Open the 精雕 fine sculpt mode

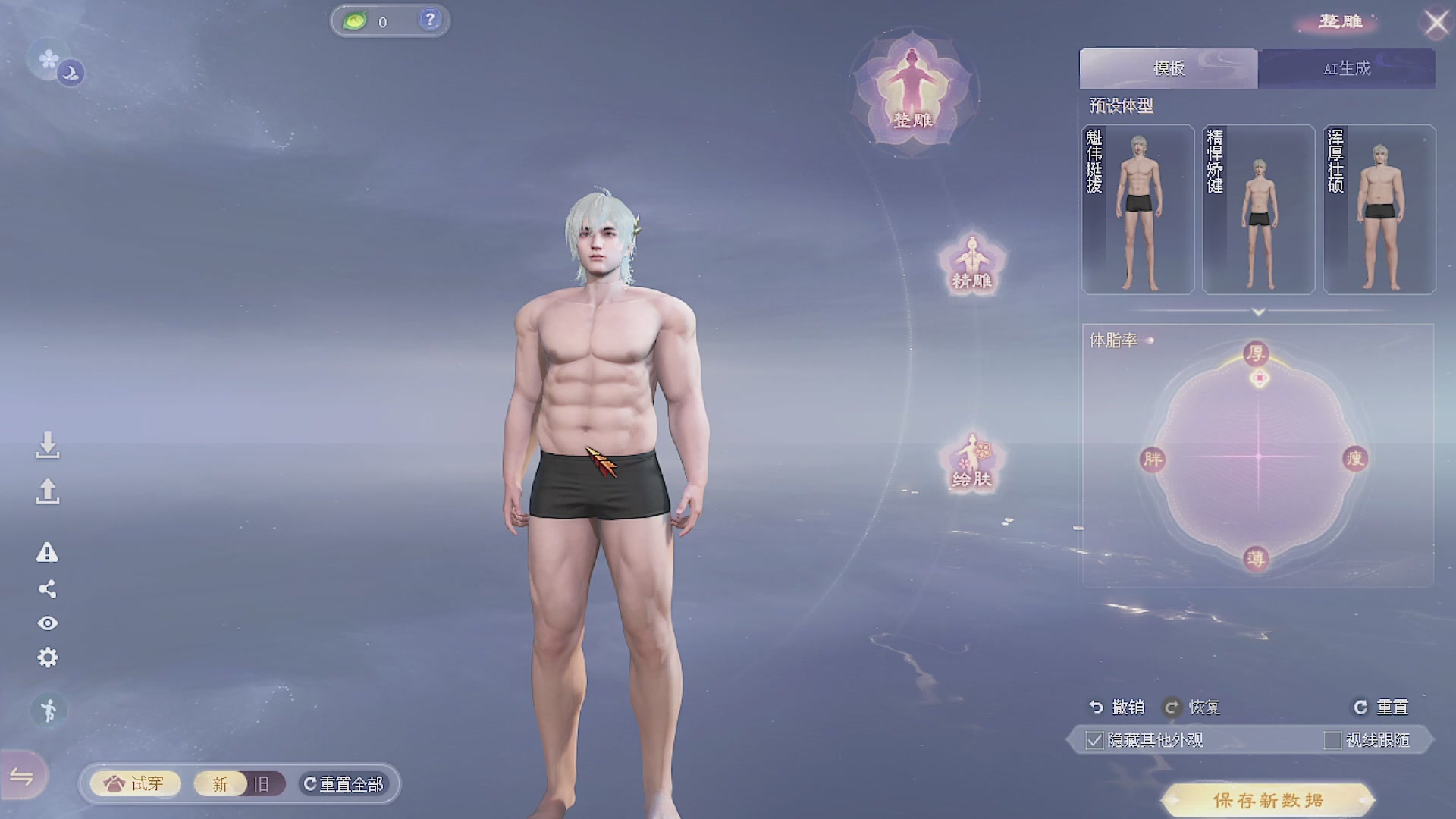click(971, 263)
